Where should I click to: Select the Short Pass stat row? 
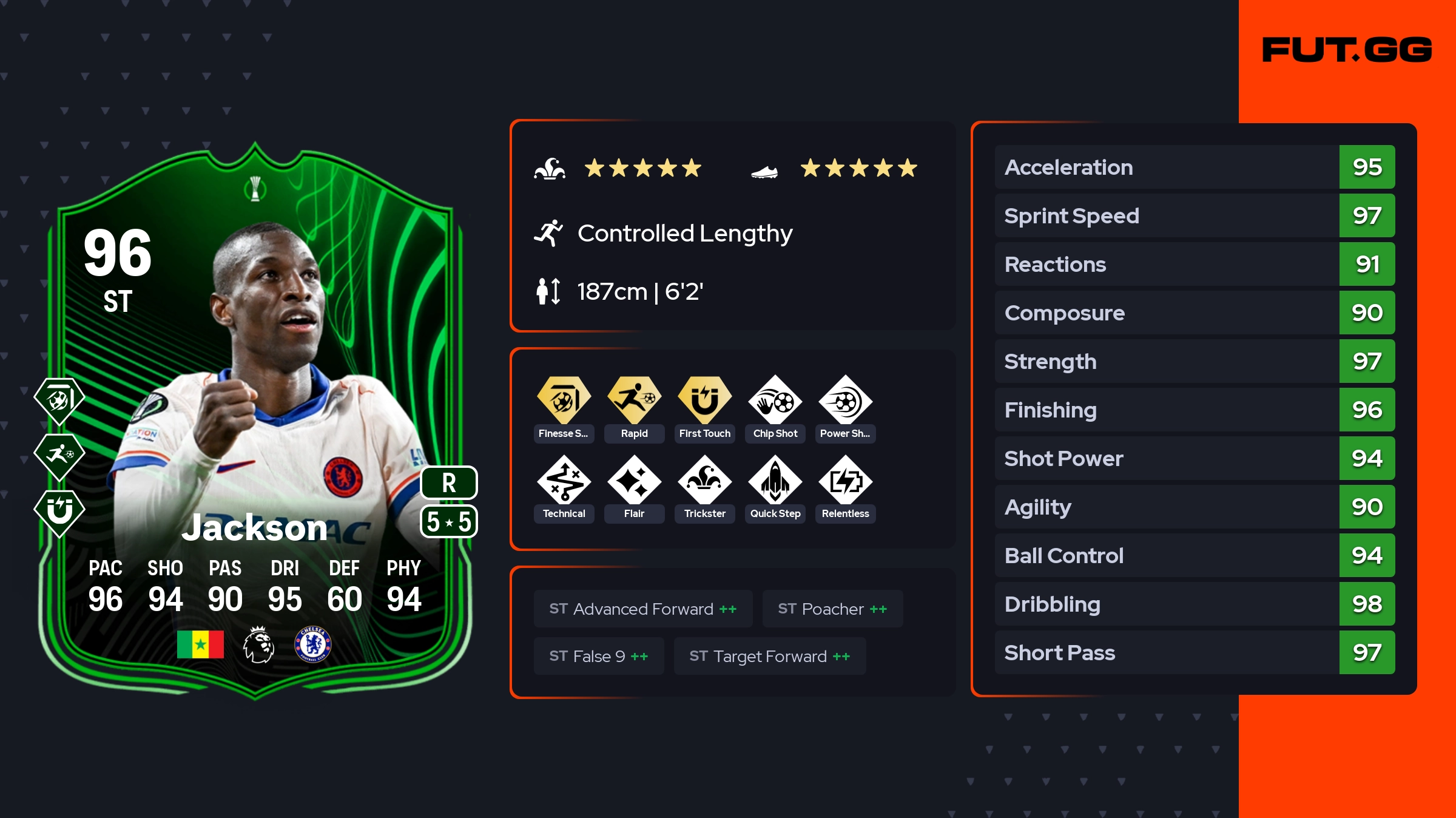1195,652
